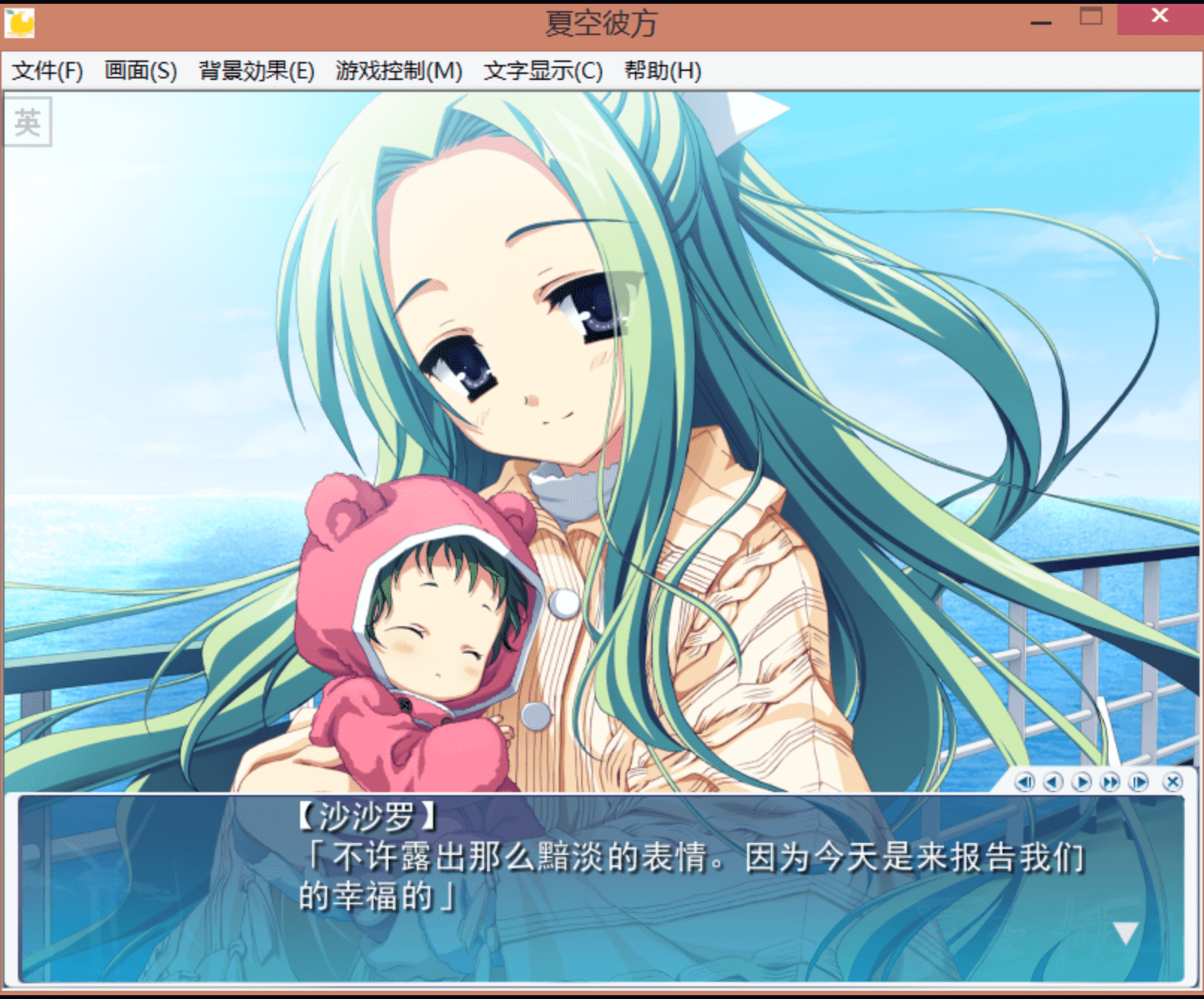Click the skip-to-latest-message icon

[x=1138, y=782]
